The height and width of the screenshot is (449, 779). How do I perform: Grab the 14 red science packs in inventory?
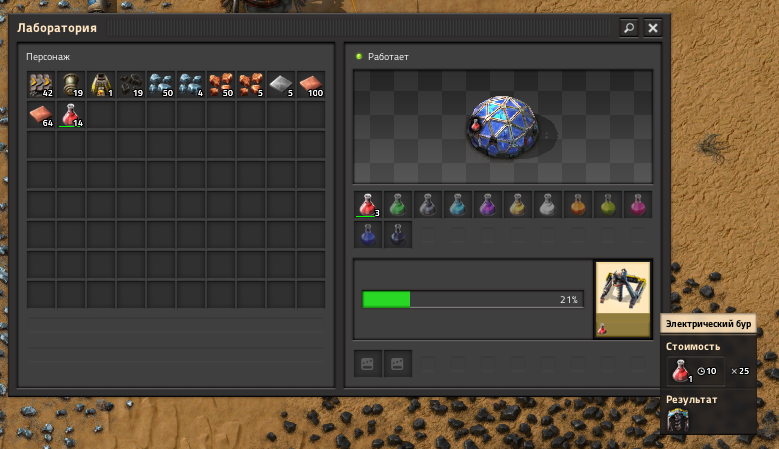pyautogui.click(x=71, y=115)
